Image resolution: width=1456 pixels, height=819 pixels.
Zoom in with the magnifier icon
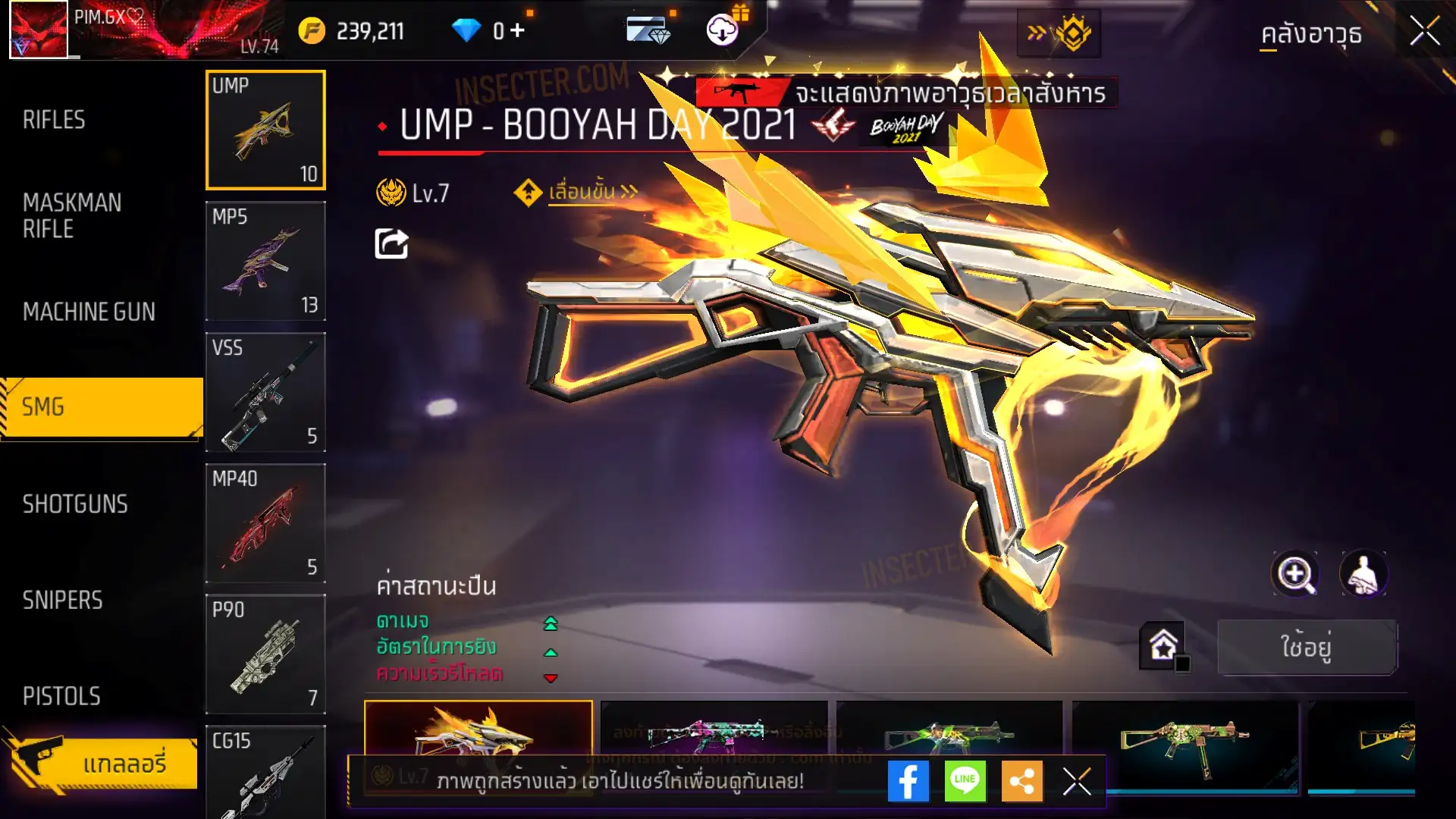coord(1295,574)
